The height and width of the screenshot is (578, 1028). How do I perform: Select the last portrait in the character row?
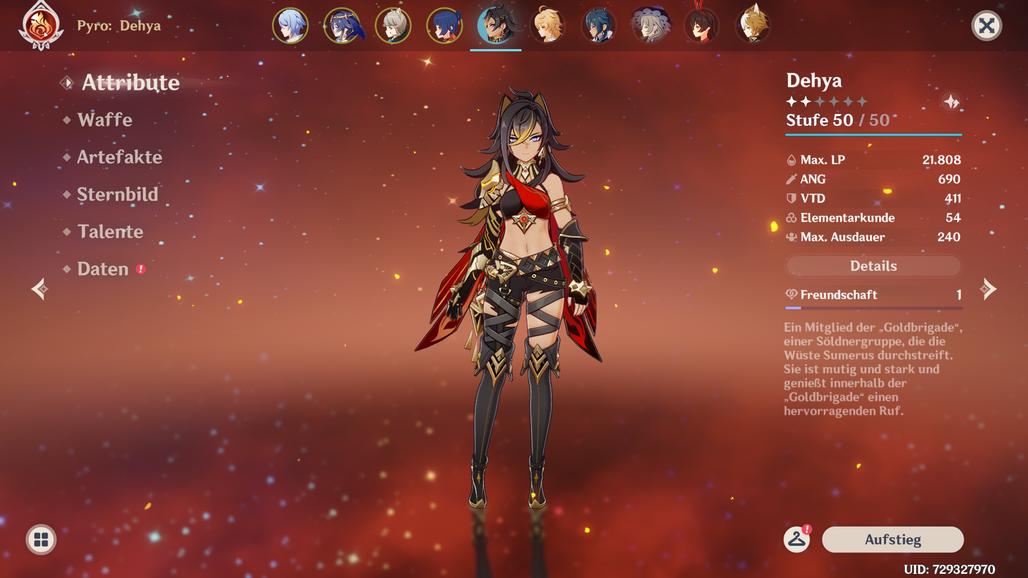(753, 26)
